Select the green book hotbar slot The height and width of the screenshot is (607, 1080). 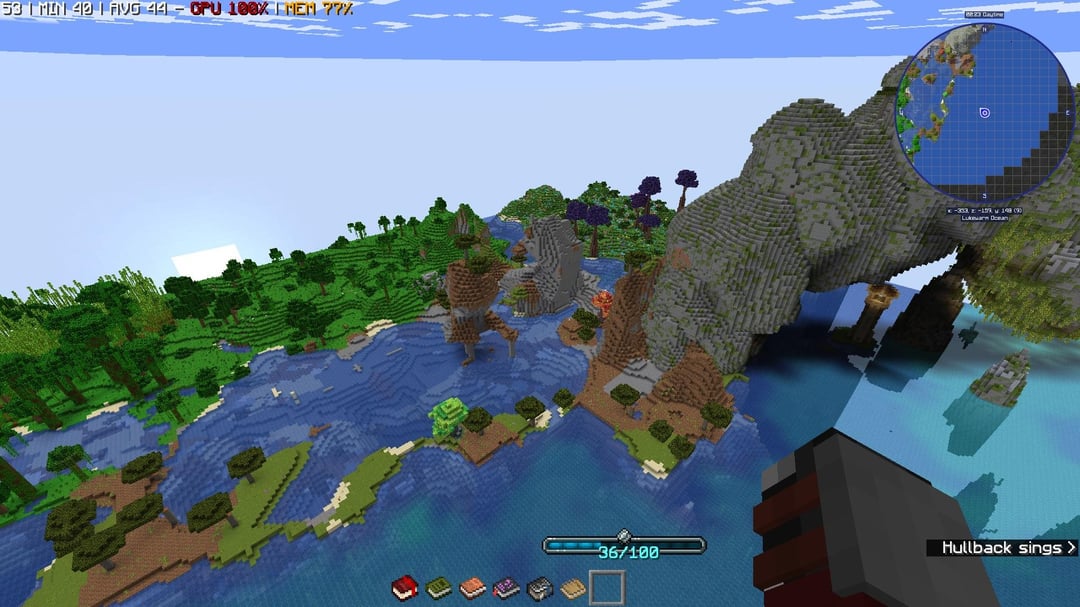(x=439, y=588)
